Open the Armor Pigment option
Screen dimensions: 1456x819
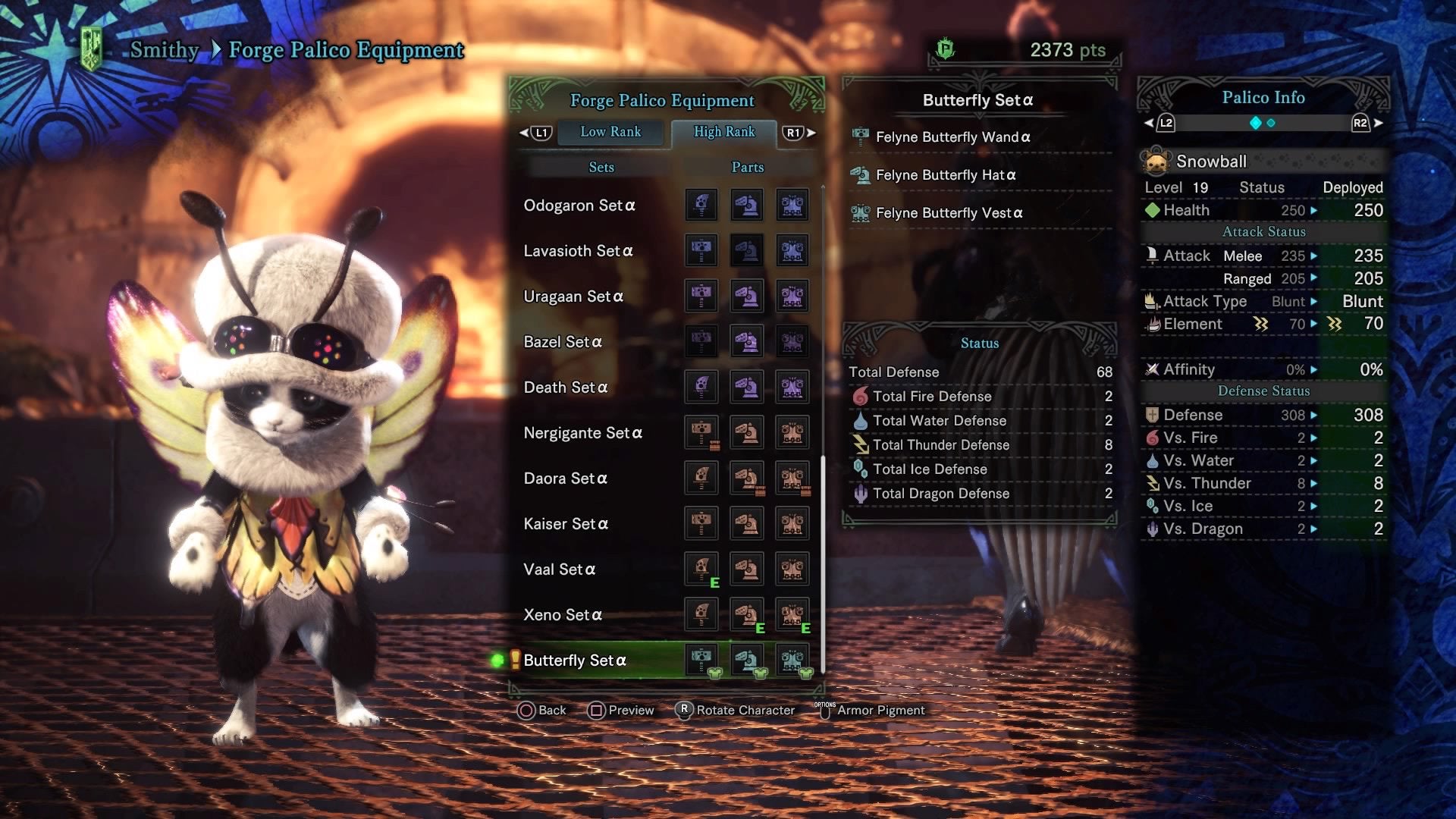tap(880, 711)
